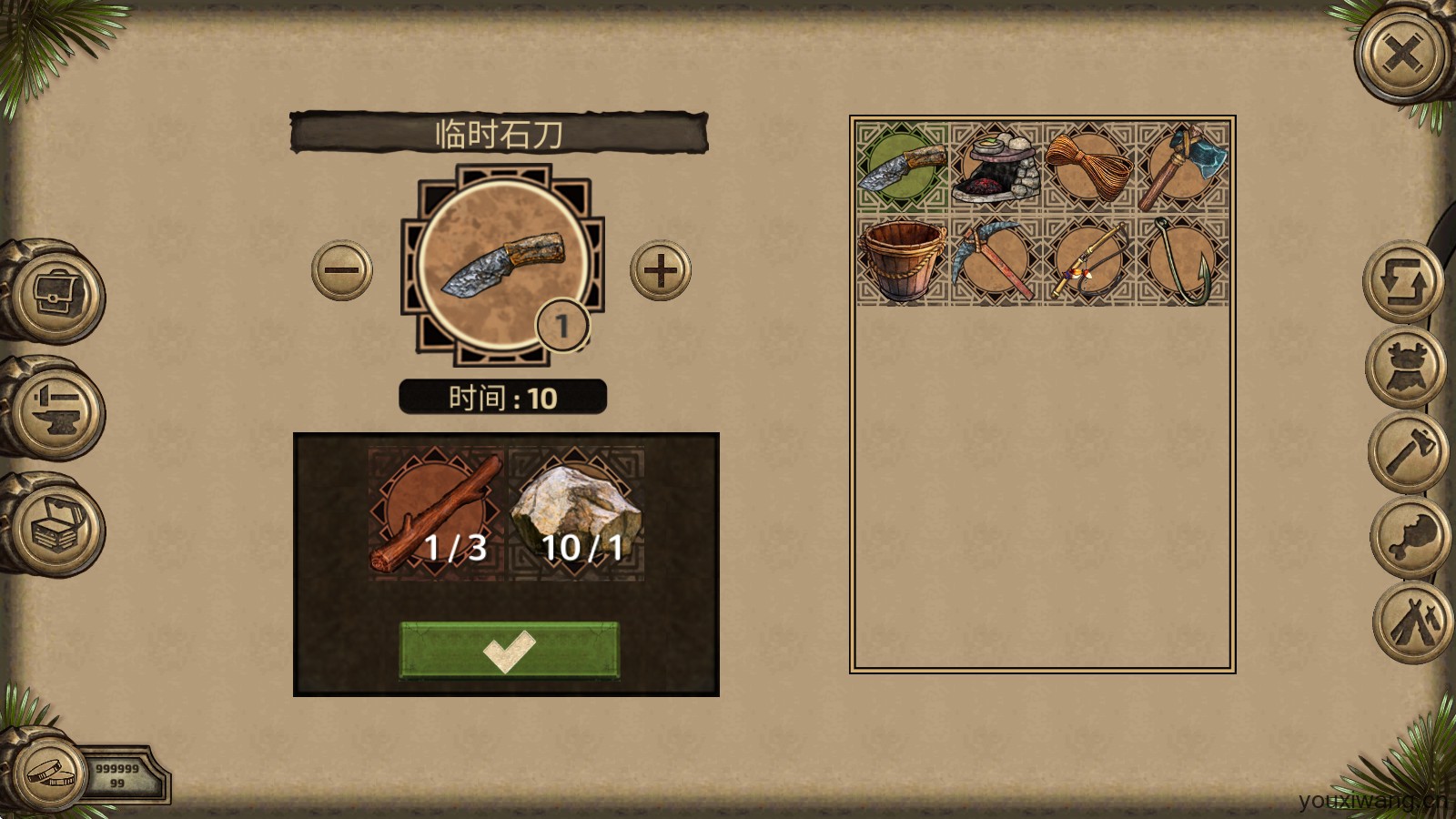Decrease craft quantity with the minus button

click(342, 270)
